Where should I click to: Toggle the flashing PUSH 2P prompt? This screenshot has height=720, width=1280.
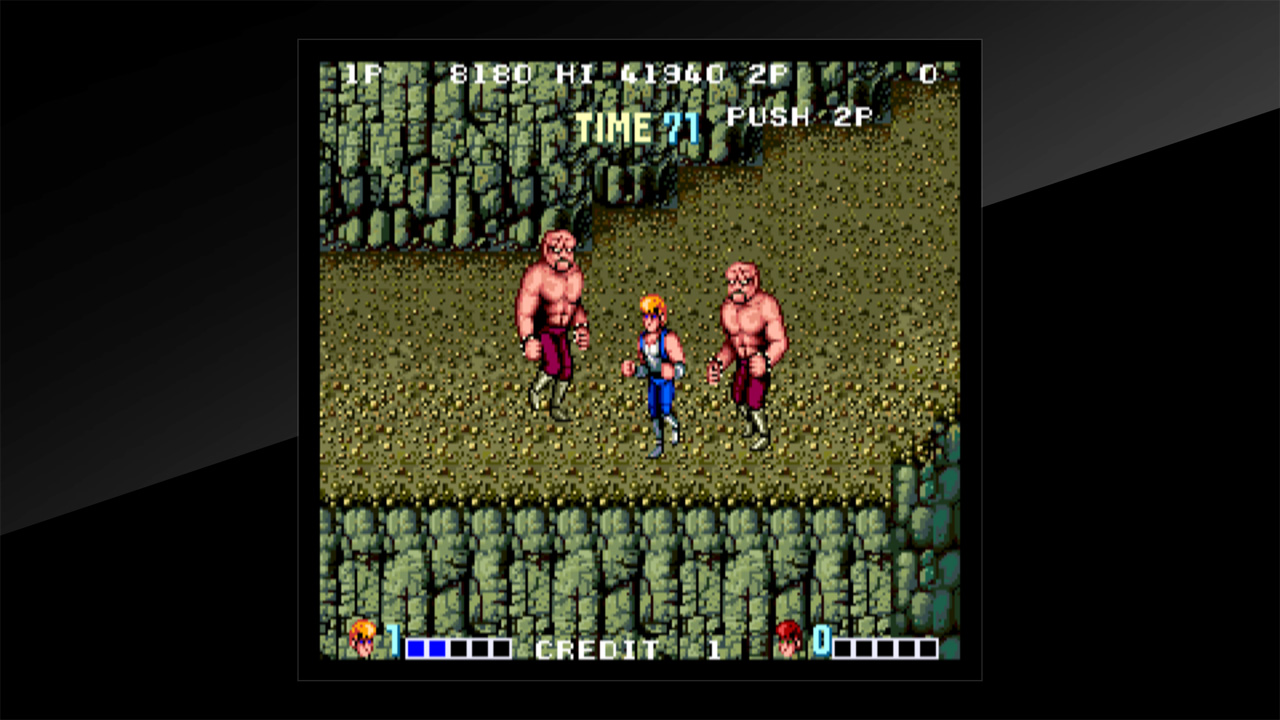click(x=800, y=117)
